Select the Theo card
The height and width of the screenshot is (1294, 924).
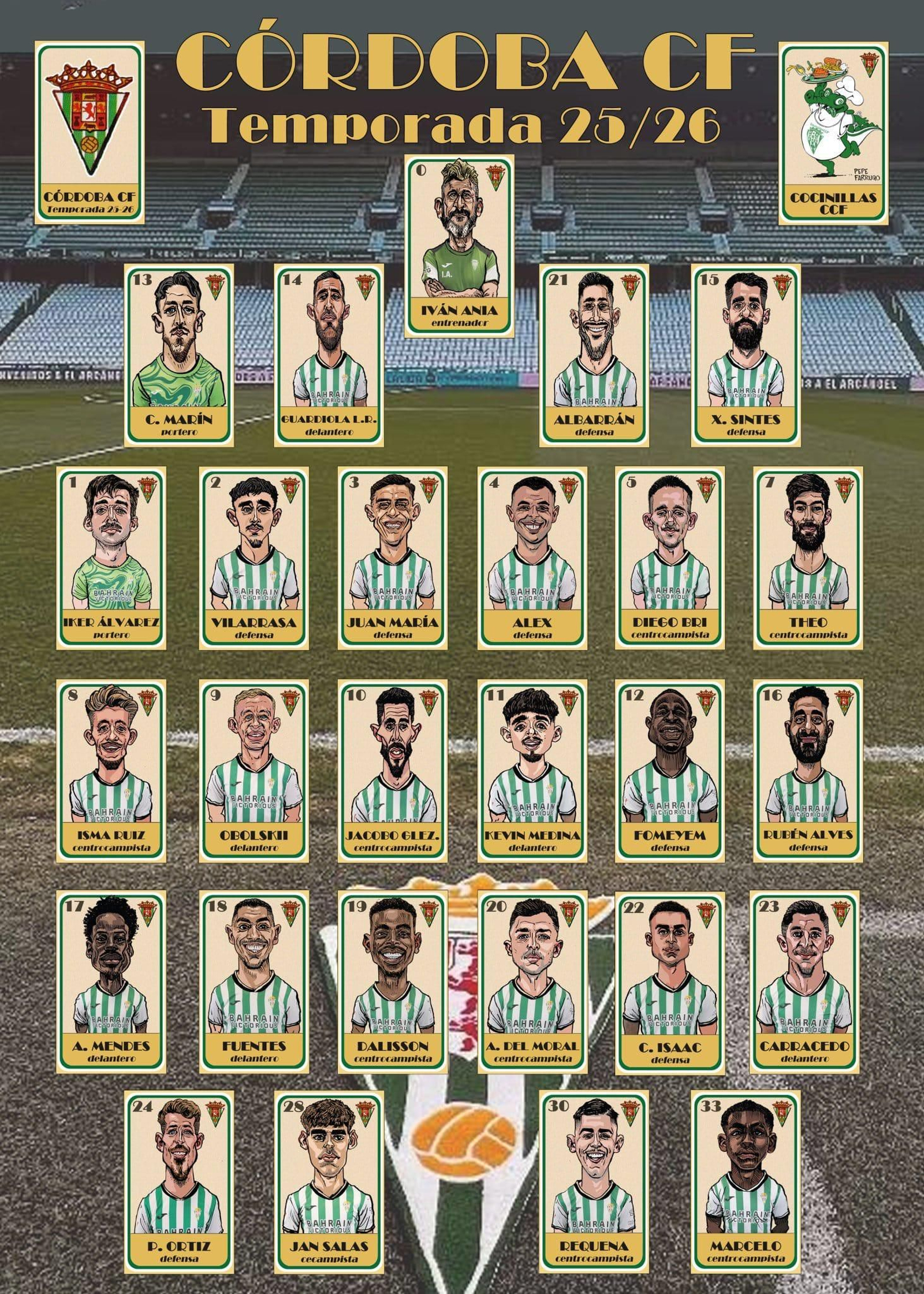tap(807, 556)
